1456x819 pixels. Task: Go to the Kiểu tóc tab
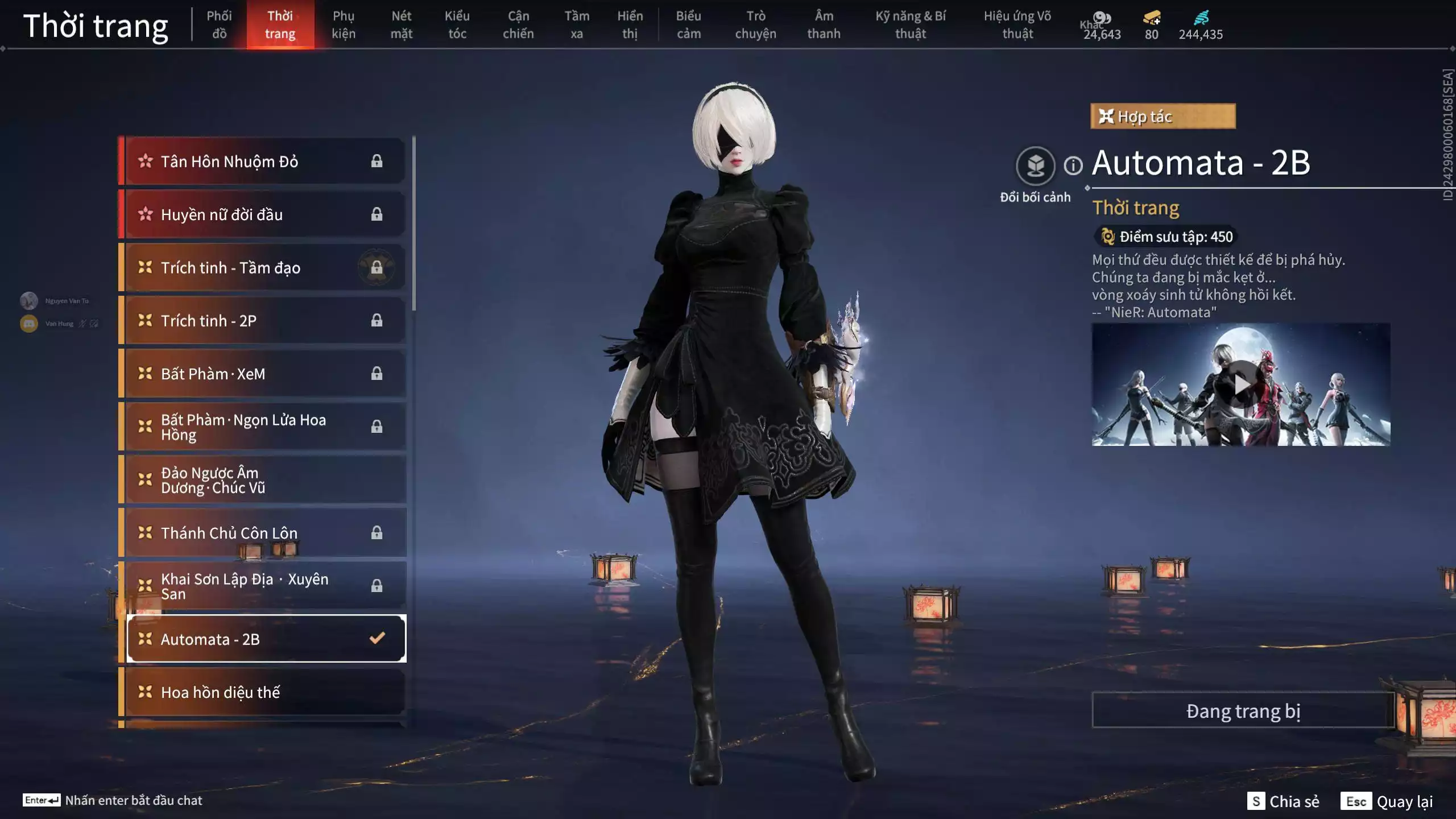tap(457, 24)
